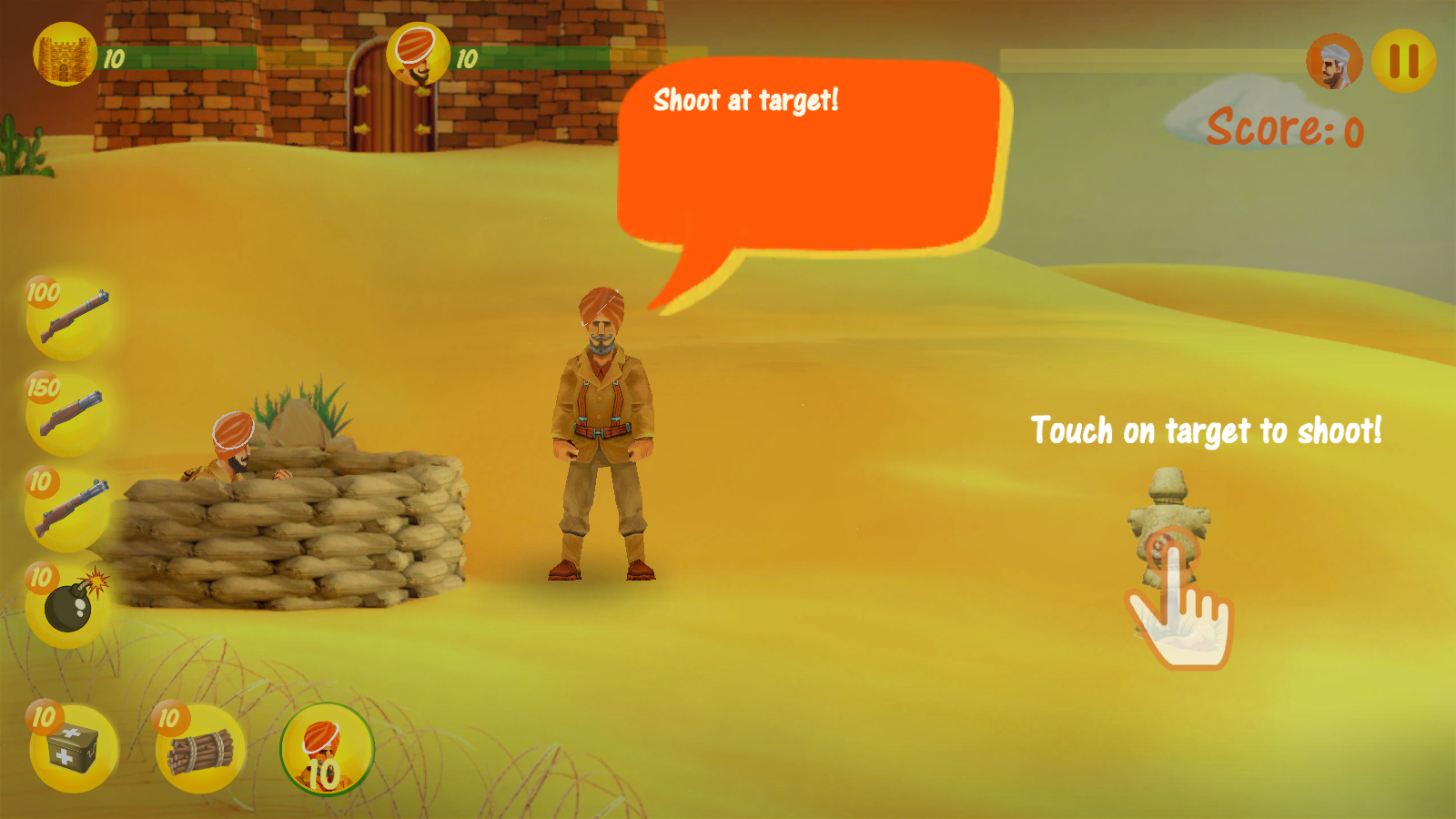Use the medkit item
This screenshot has width=1456, height=819.
tap(73, 748)
